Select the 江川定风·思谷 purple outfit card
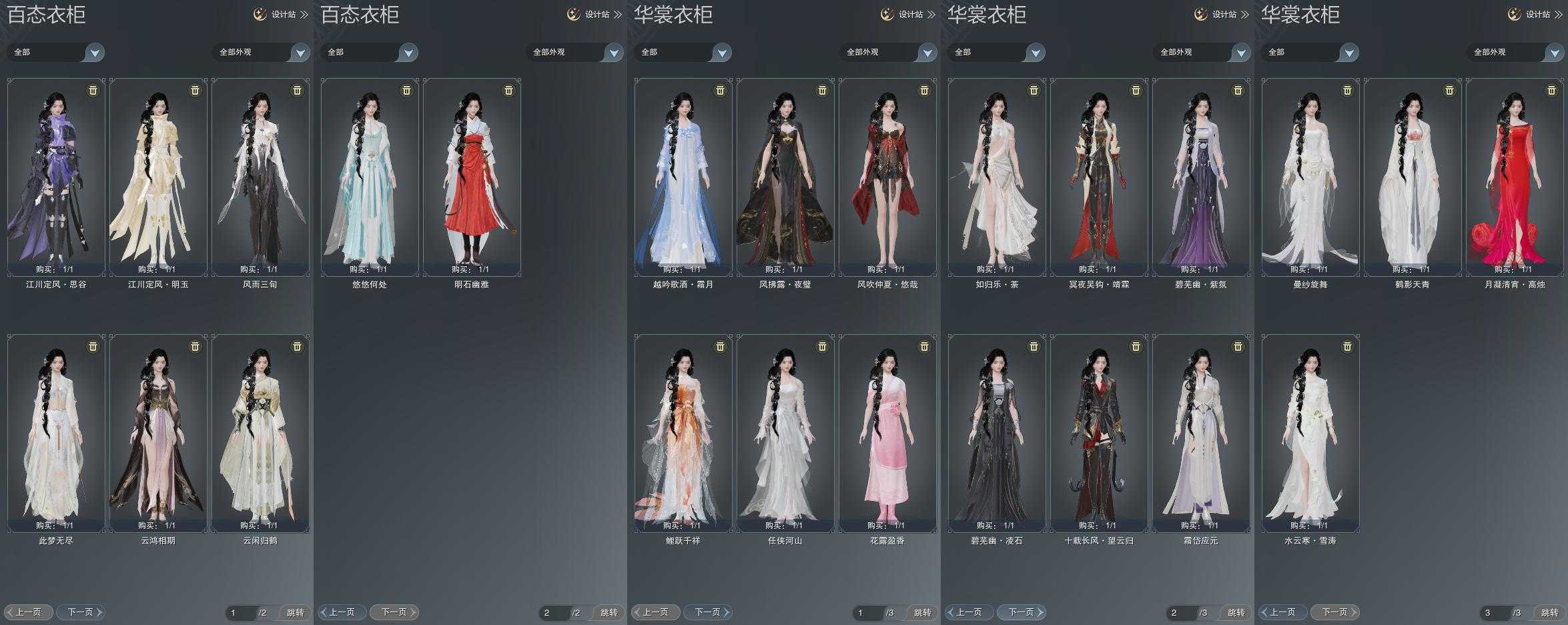The height and width of the screenshot is (625, 1568). (56, 177)
